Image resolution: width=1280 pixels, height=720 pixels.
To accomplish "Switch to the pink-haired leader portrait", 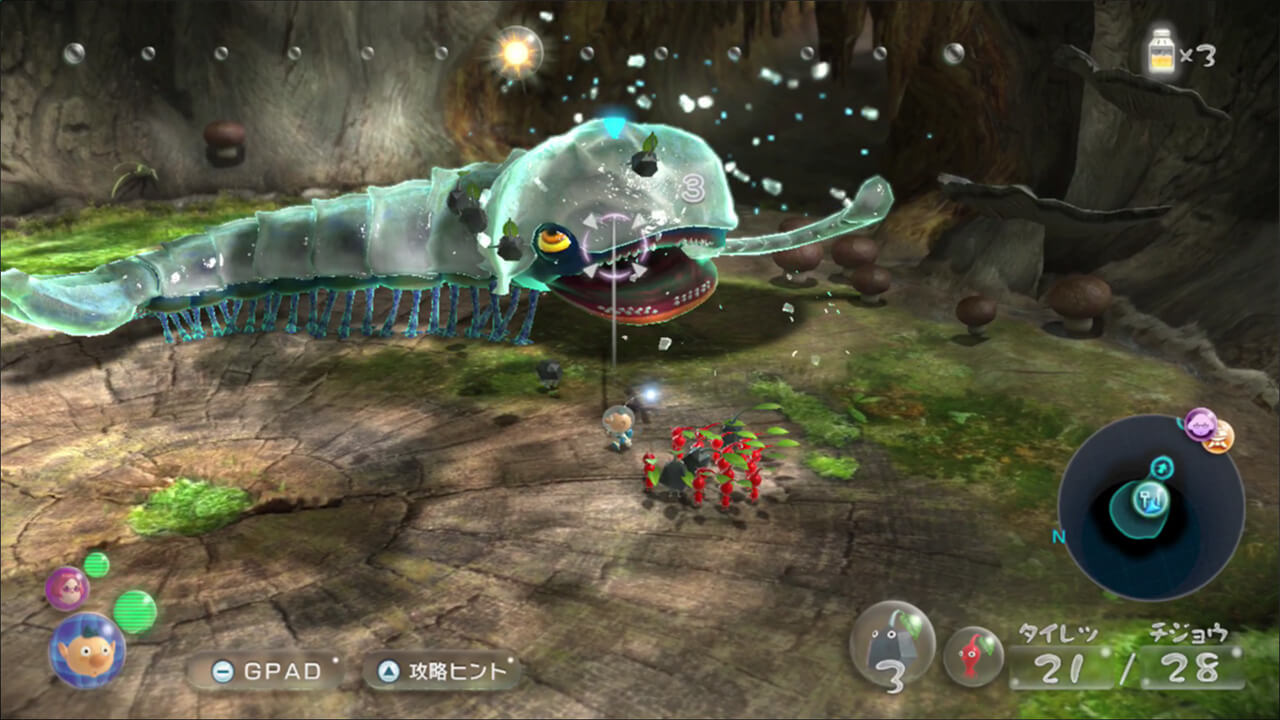I will click(67, 587).
